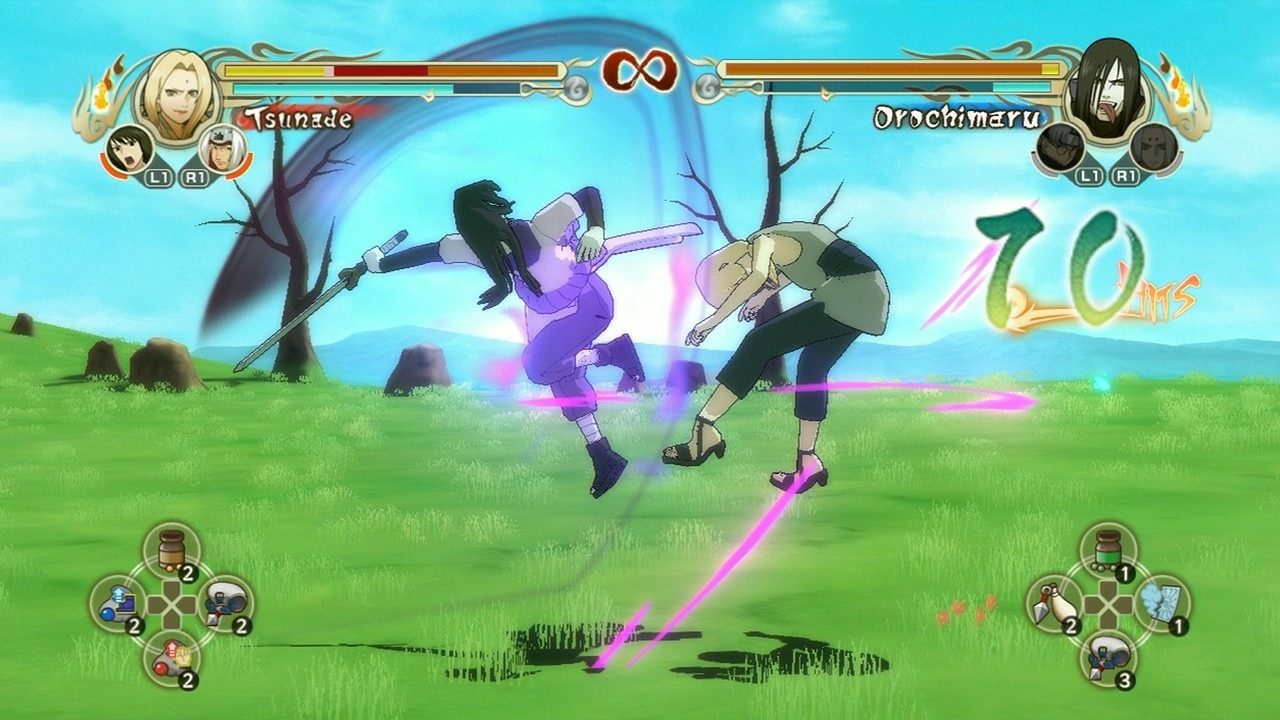
Task: Click the ninja tool kit with blue arrow
Action: point(118,602)
